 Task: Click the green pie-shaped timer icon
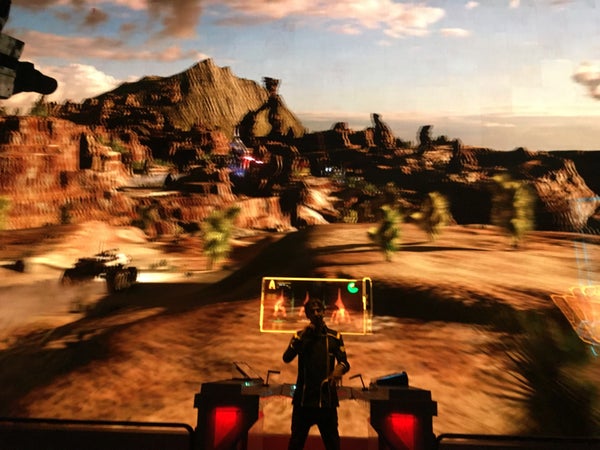(x=352, y=289)
